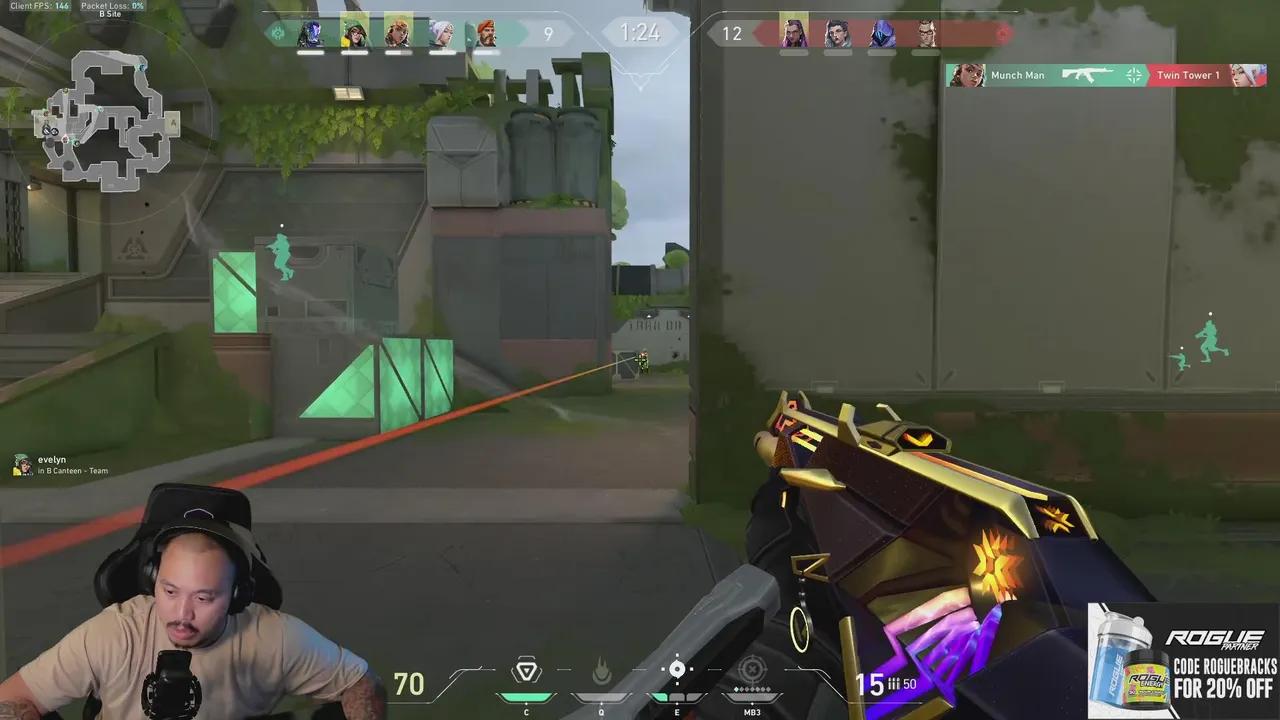Click the ultimate point dots under MB3
This screenshot has width=1280, height=720.
752,688
